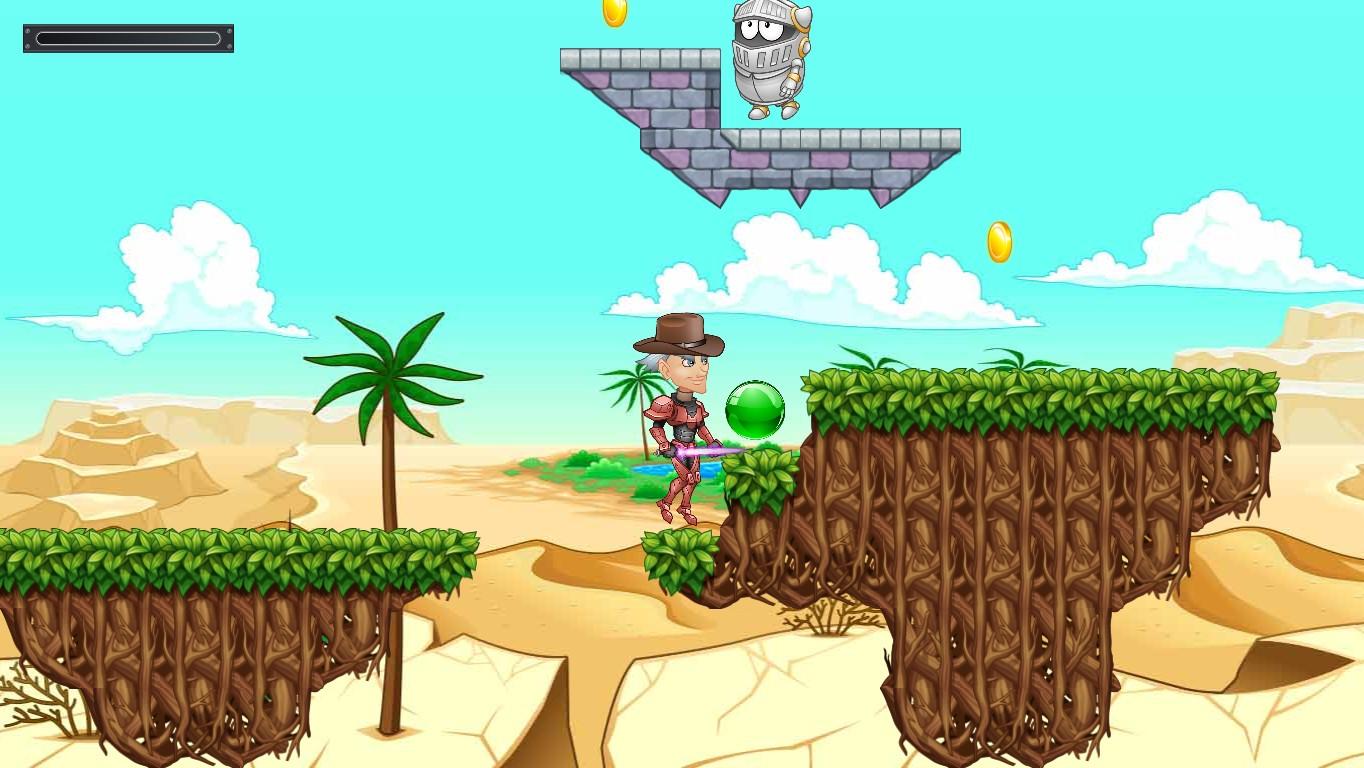Collect the gold coin above the knight
The image size is (1364, 768).
(x=613, y=14)
